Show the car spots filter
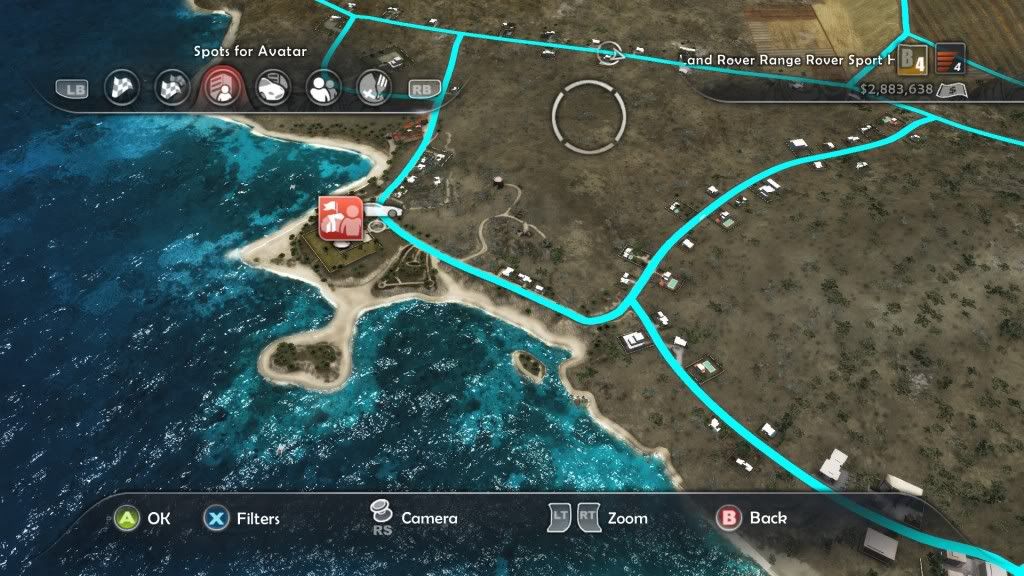The width and height of the screenshot is (1024, 576). pos(272,88)
